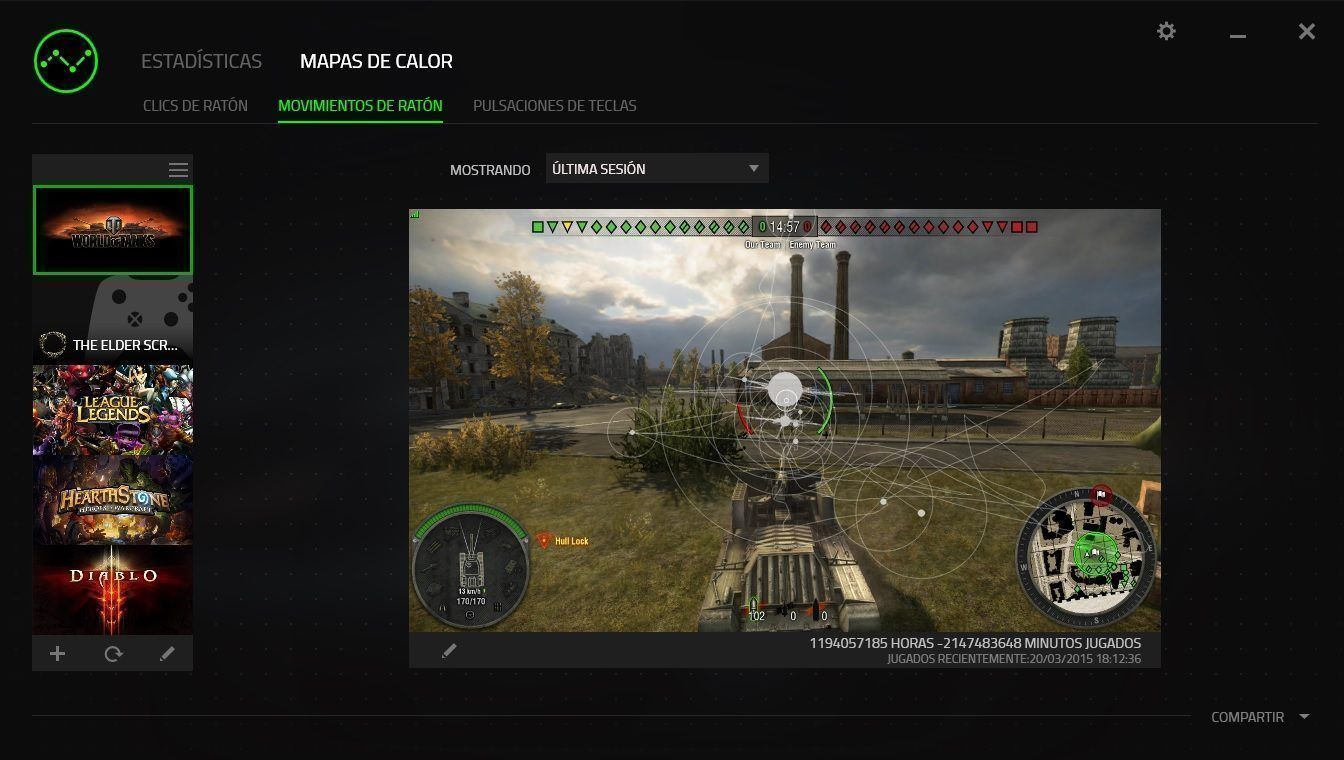Choose The Elder Scrolls game entry
This screenshot has width=1344, height=760.
tap(113, 320)
